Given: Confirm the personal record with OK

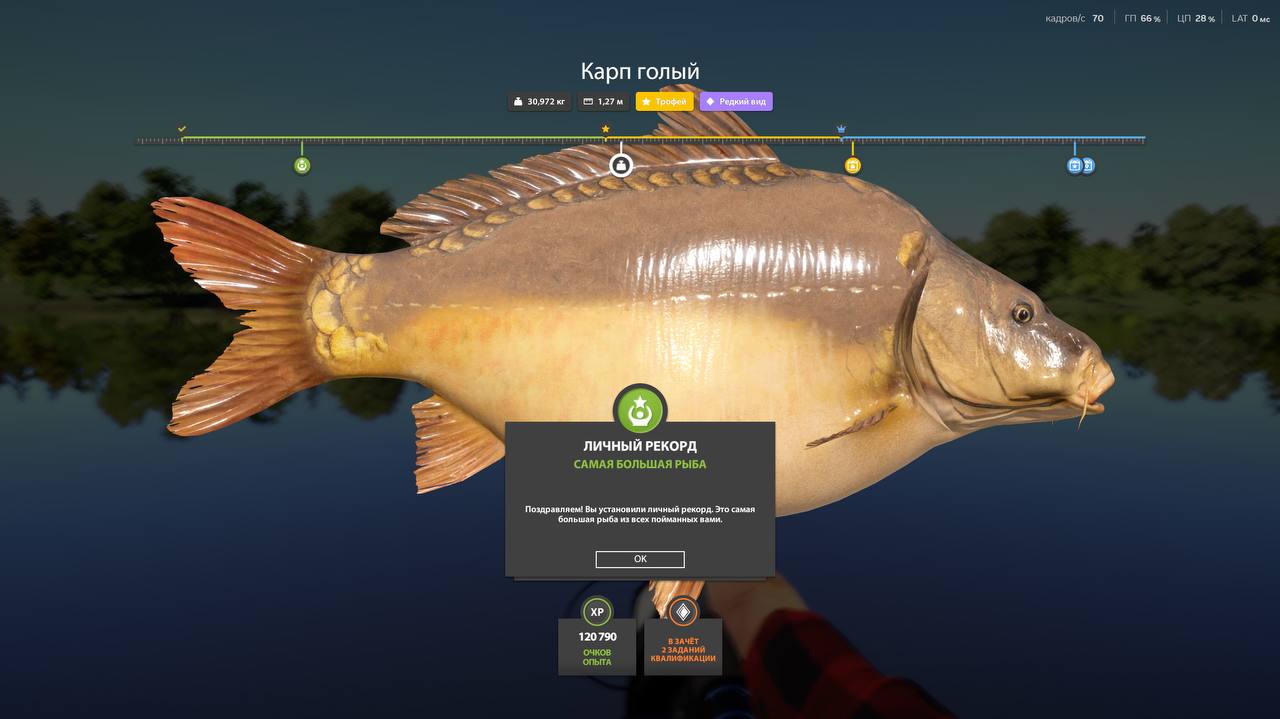Looking at the screenshot, I should point(640,559).
